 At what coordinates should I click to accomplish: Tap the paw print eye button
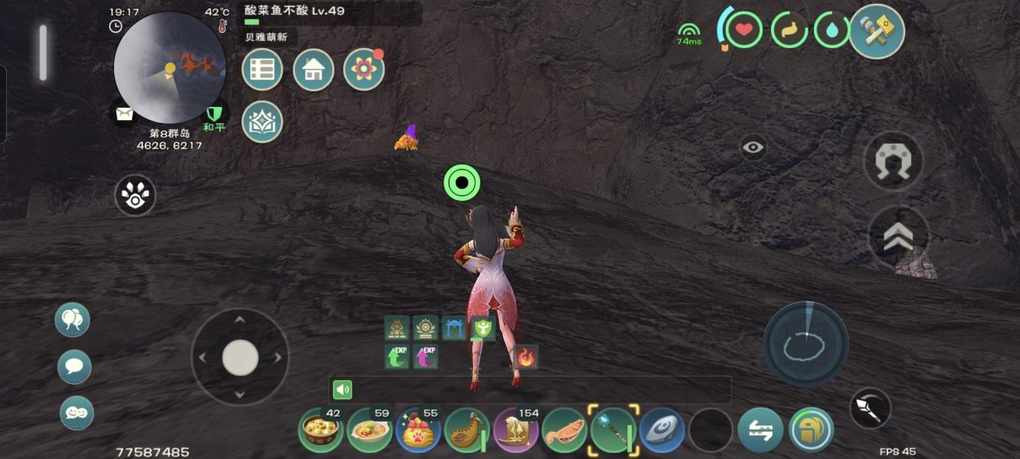pyautogui.click(x=135, y=195)
